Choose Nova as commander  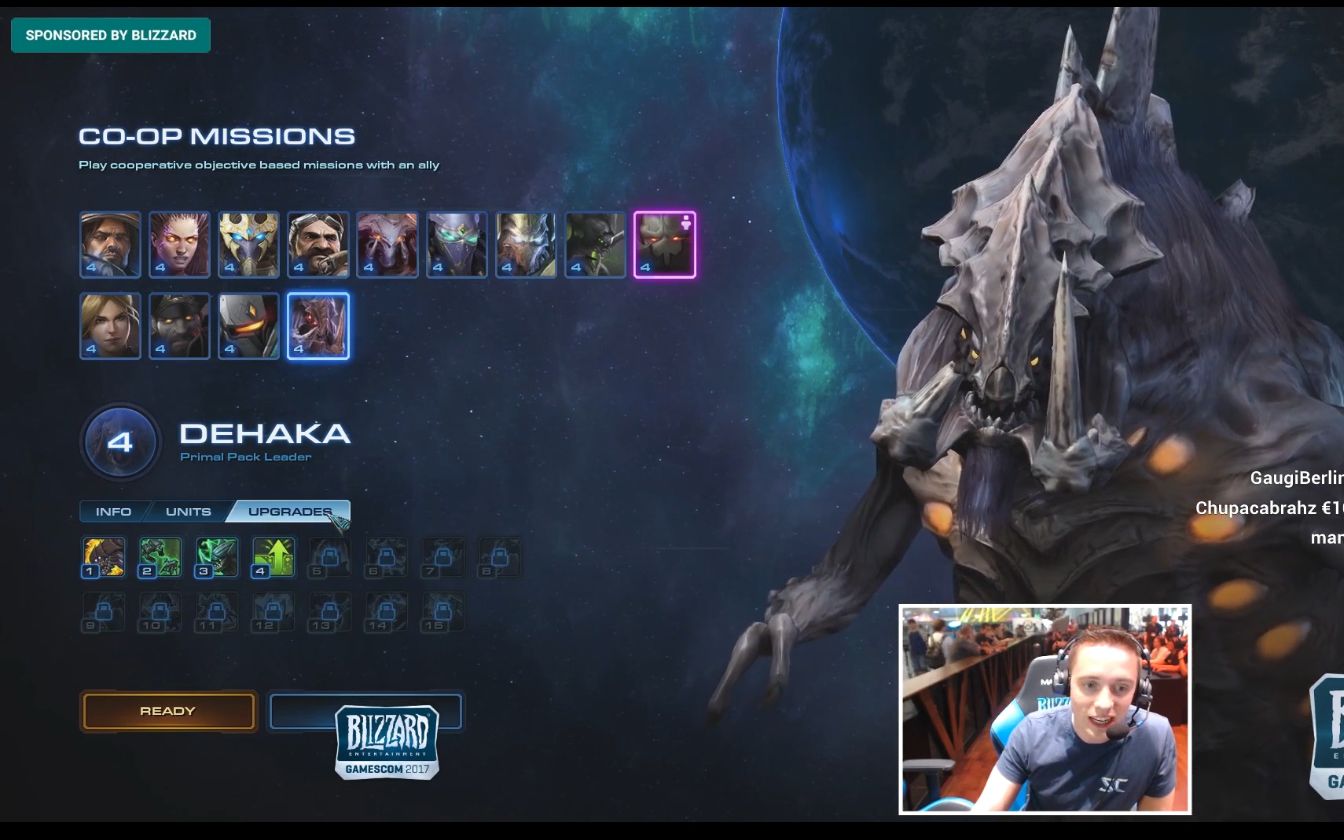110,325
